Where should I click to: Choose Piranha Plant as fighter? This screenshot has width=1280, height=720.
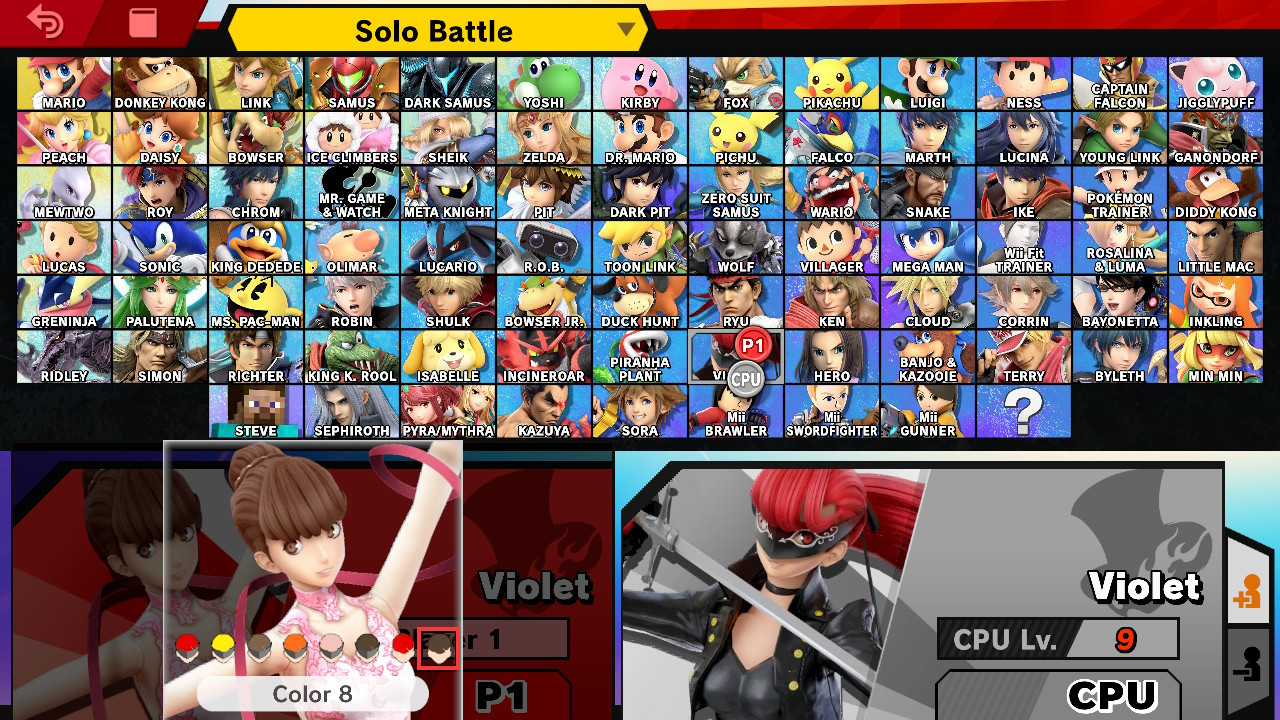[x=639, y=355]
